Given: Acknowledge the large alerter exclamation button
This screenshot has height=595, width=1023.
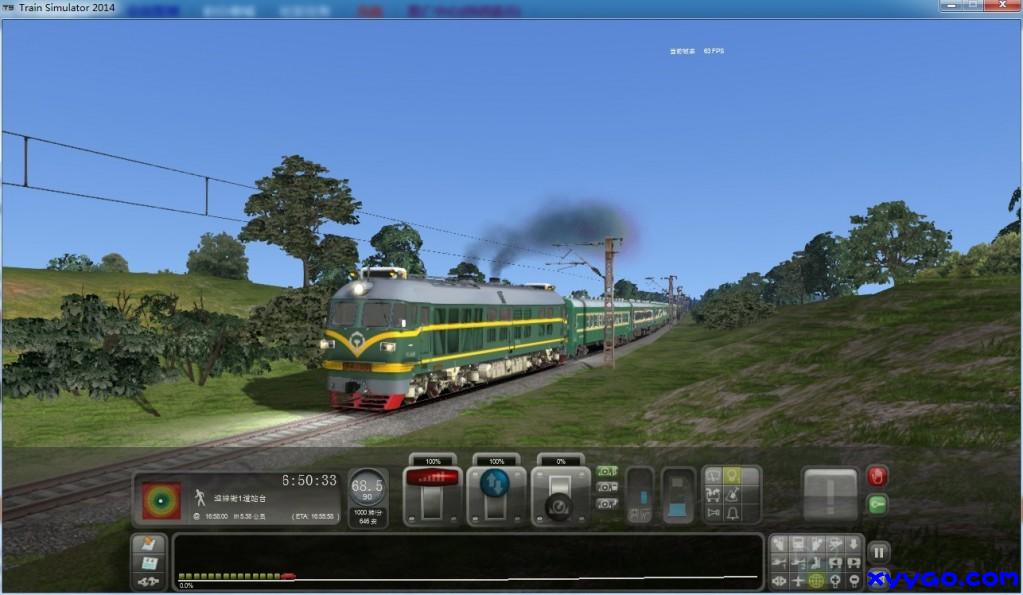Looking at the screenshot, I should (830, 494).
